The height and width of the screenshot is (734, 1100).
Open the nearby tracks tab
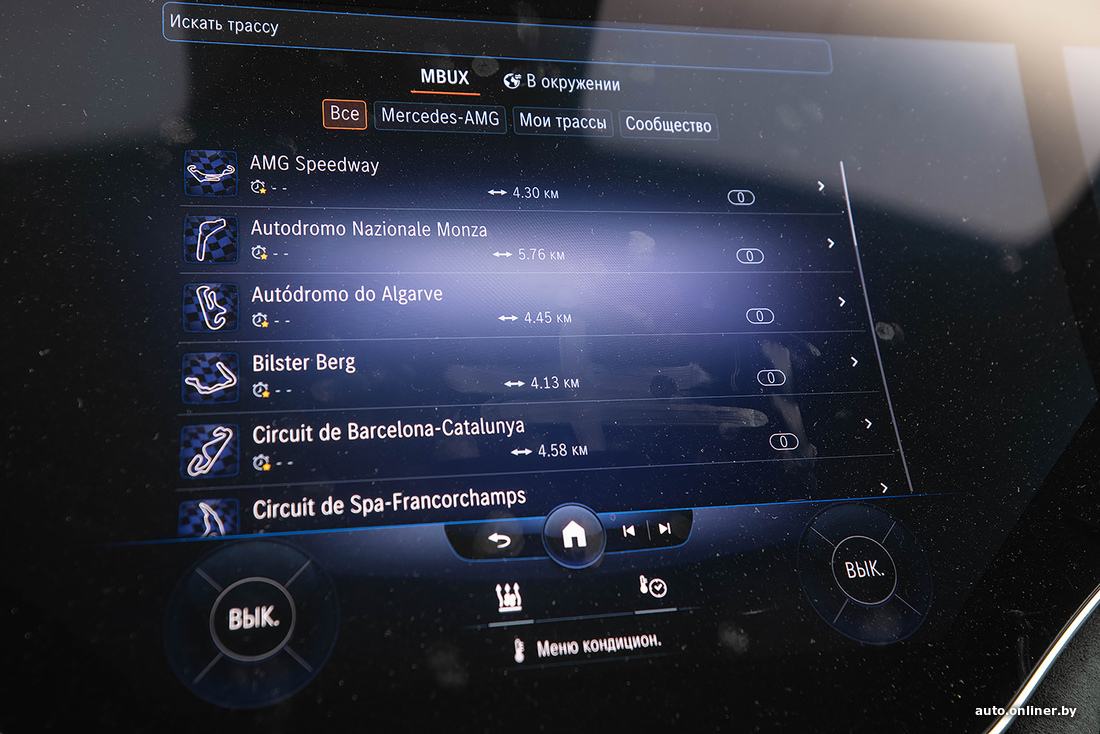point(562,83)
